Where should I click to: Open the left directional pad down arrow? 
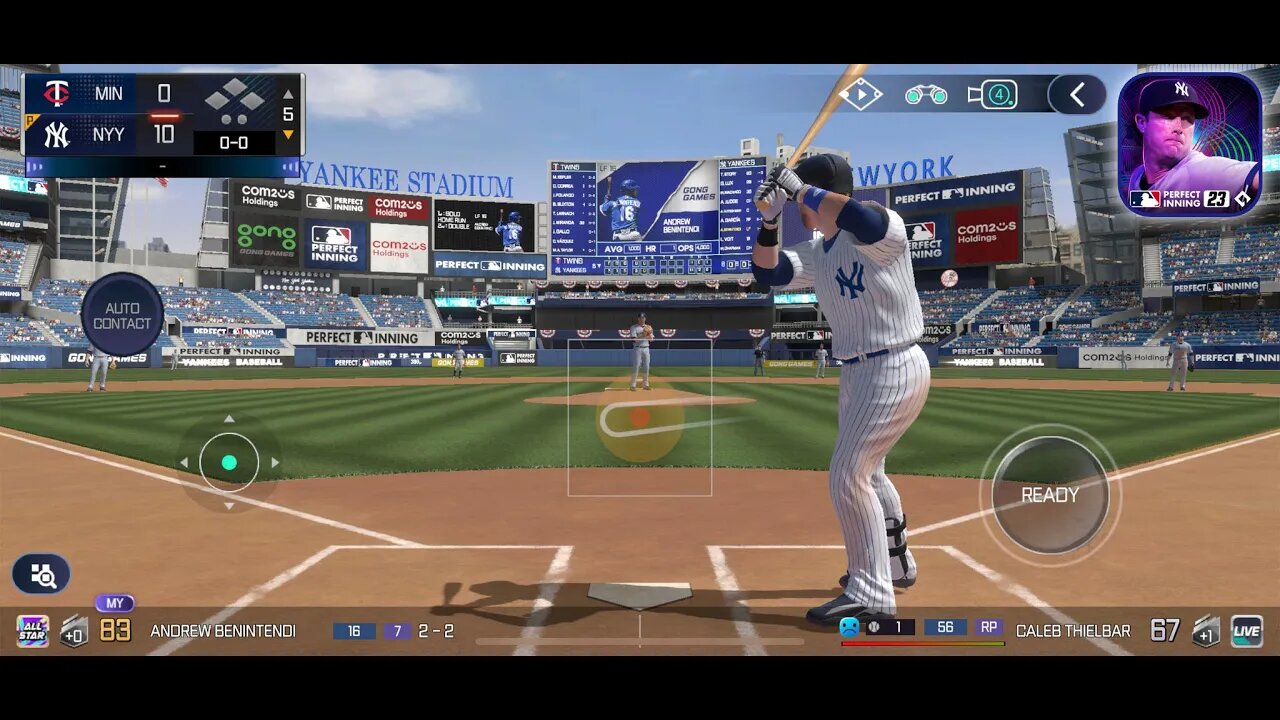229,504
